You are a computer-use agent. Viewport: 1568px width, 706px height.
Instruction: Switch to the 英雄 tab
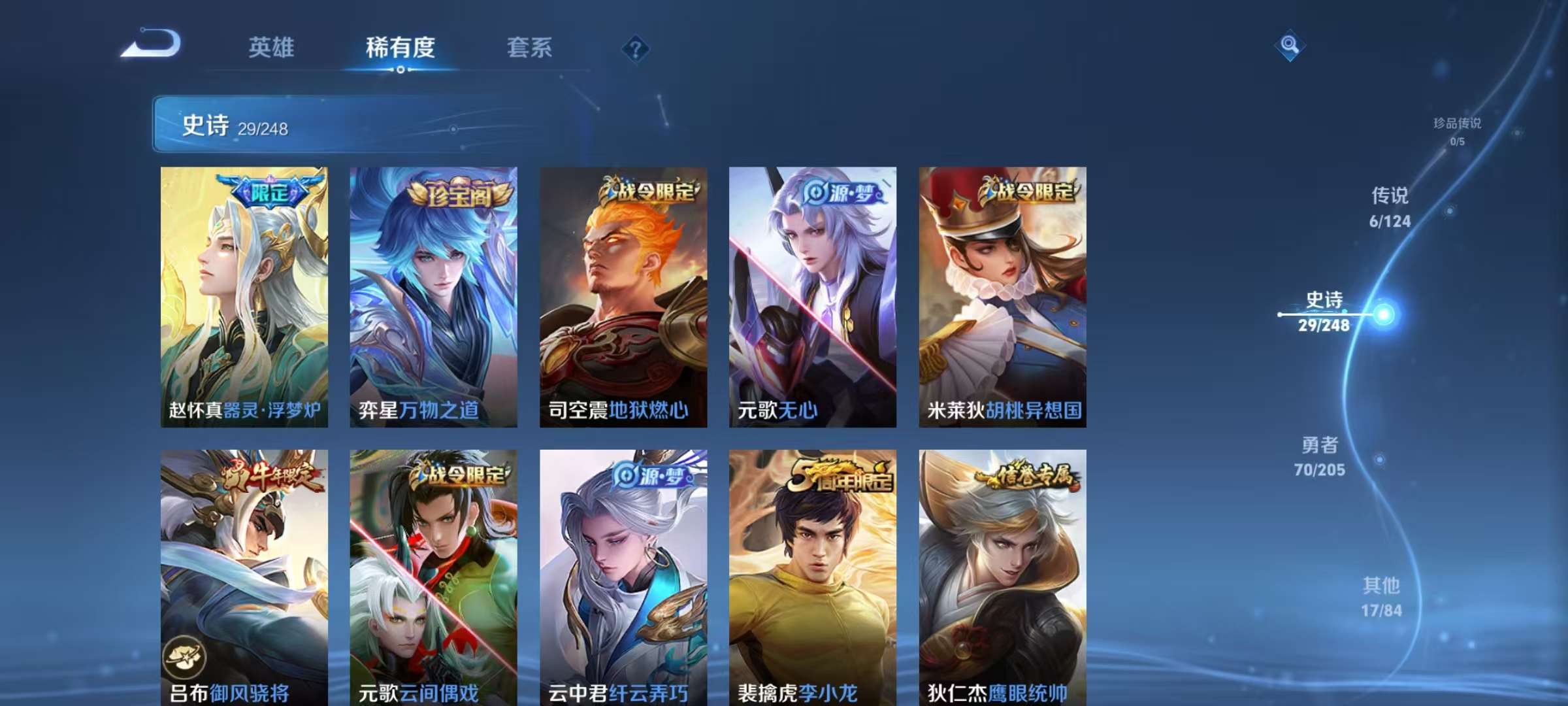272,48
